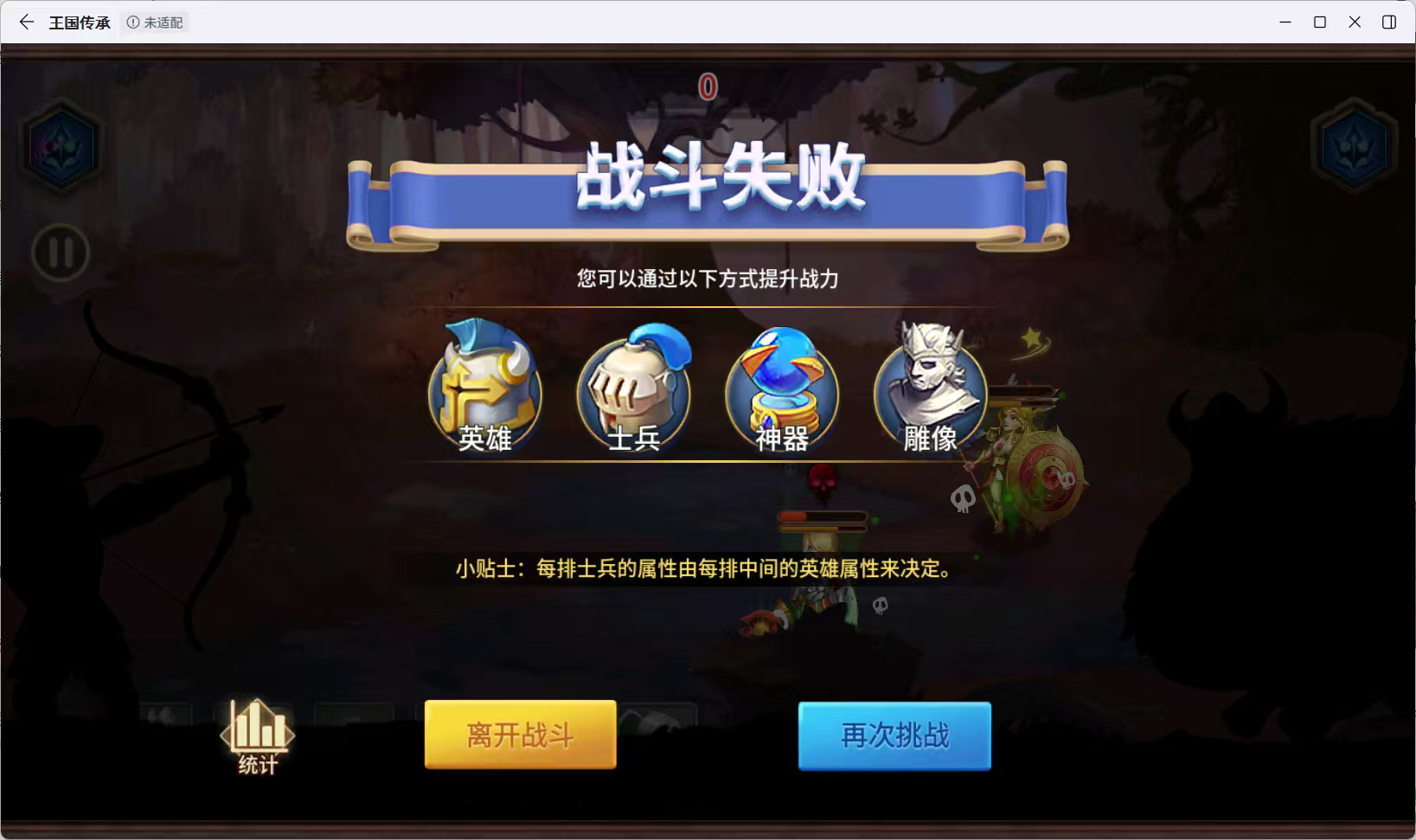Click the enemy health bar in battle
The width and height of the screenshot is (1416, 840).
click(823, 518)
